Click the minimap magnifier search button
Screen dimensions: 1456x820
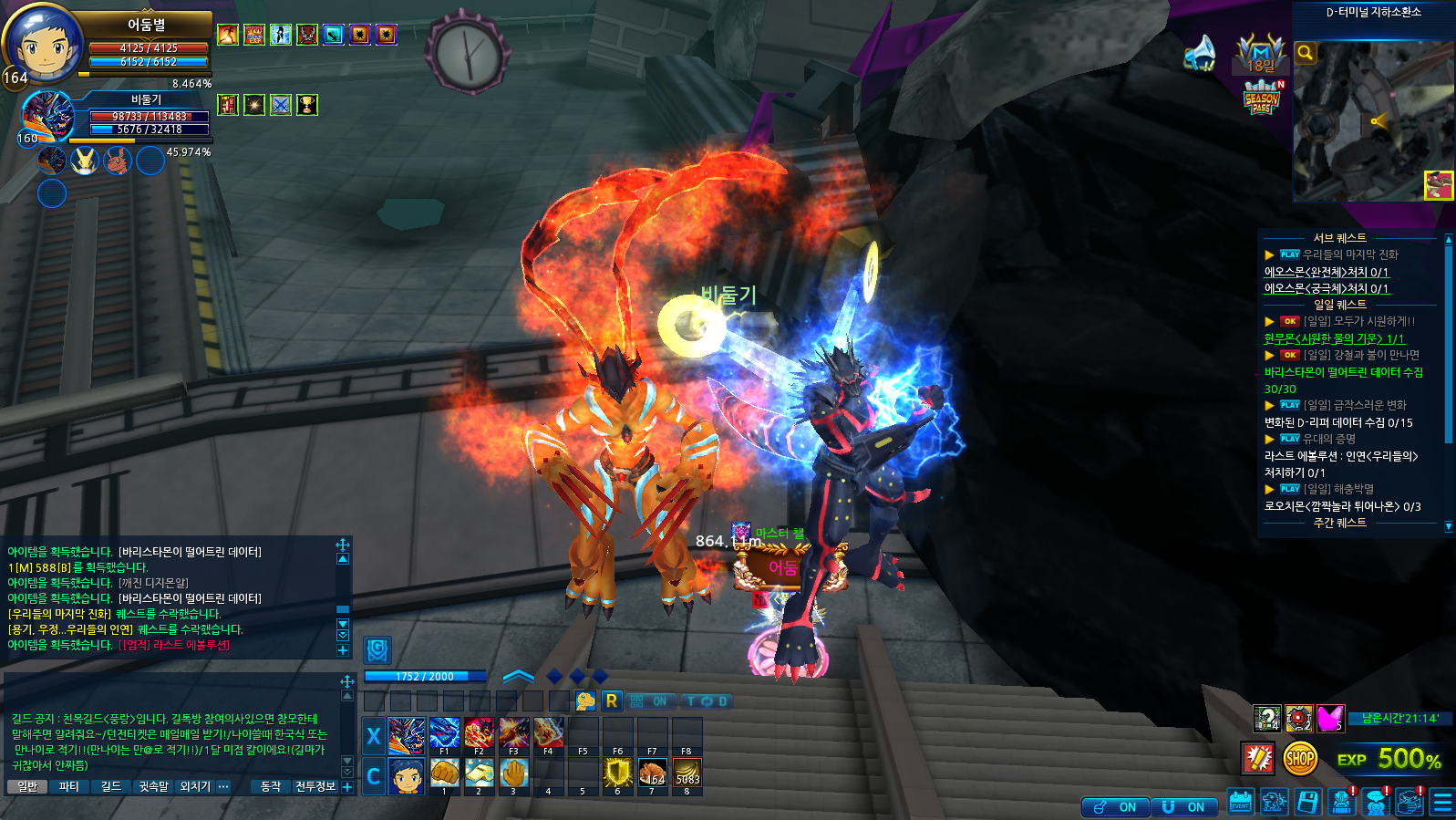pos(1306,53)
